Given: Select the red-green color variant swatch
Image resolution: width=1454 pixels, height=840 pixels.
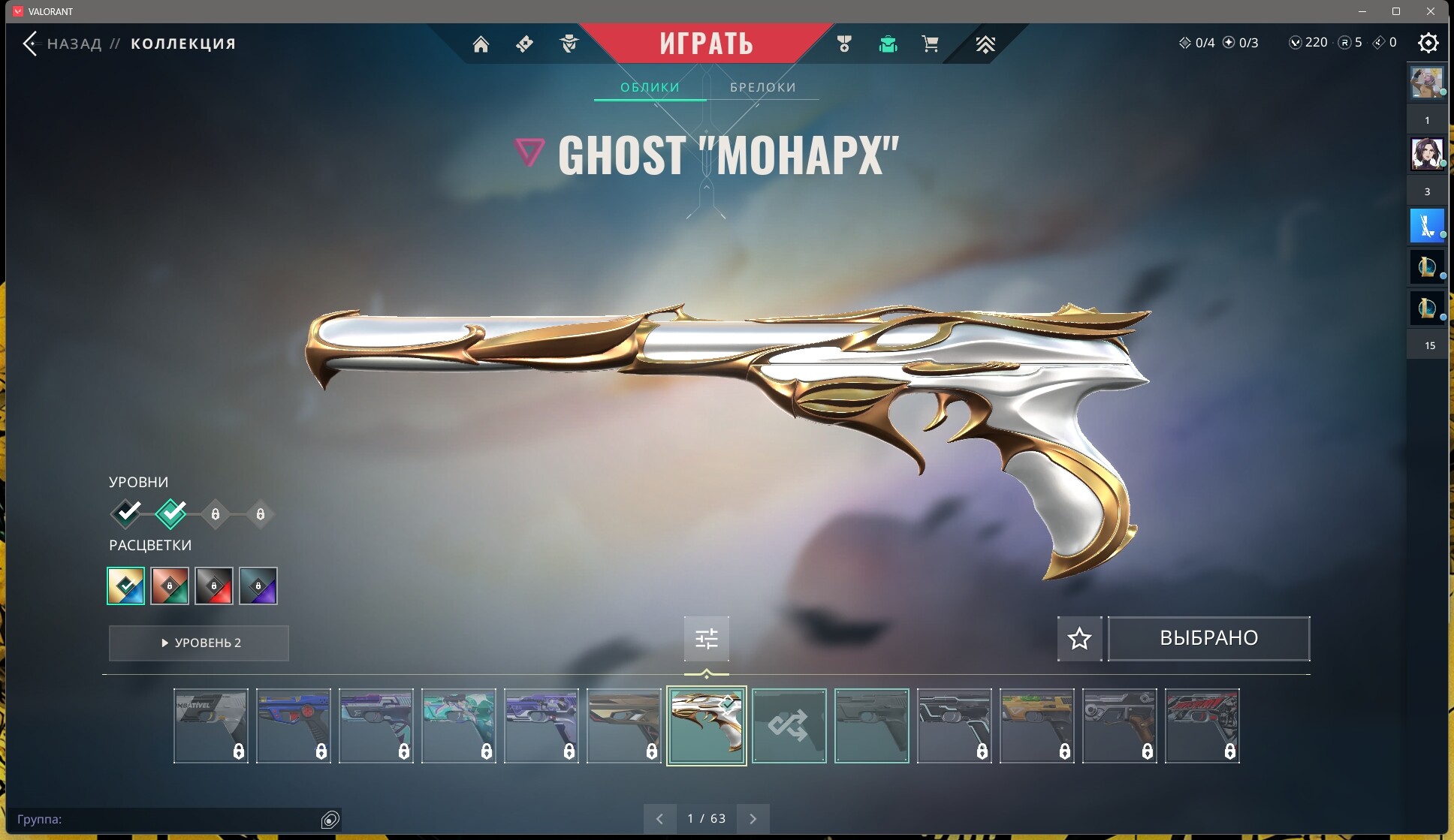Looking at the screenshot, I should coord(170,586).
